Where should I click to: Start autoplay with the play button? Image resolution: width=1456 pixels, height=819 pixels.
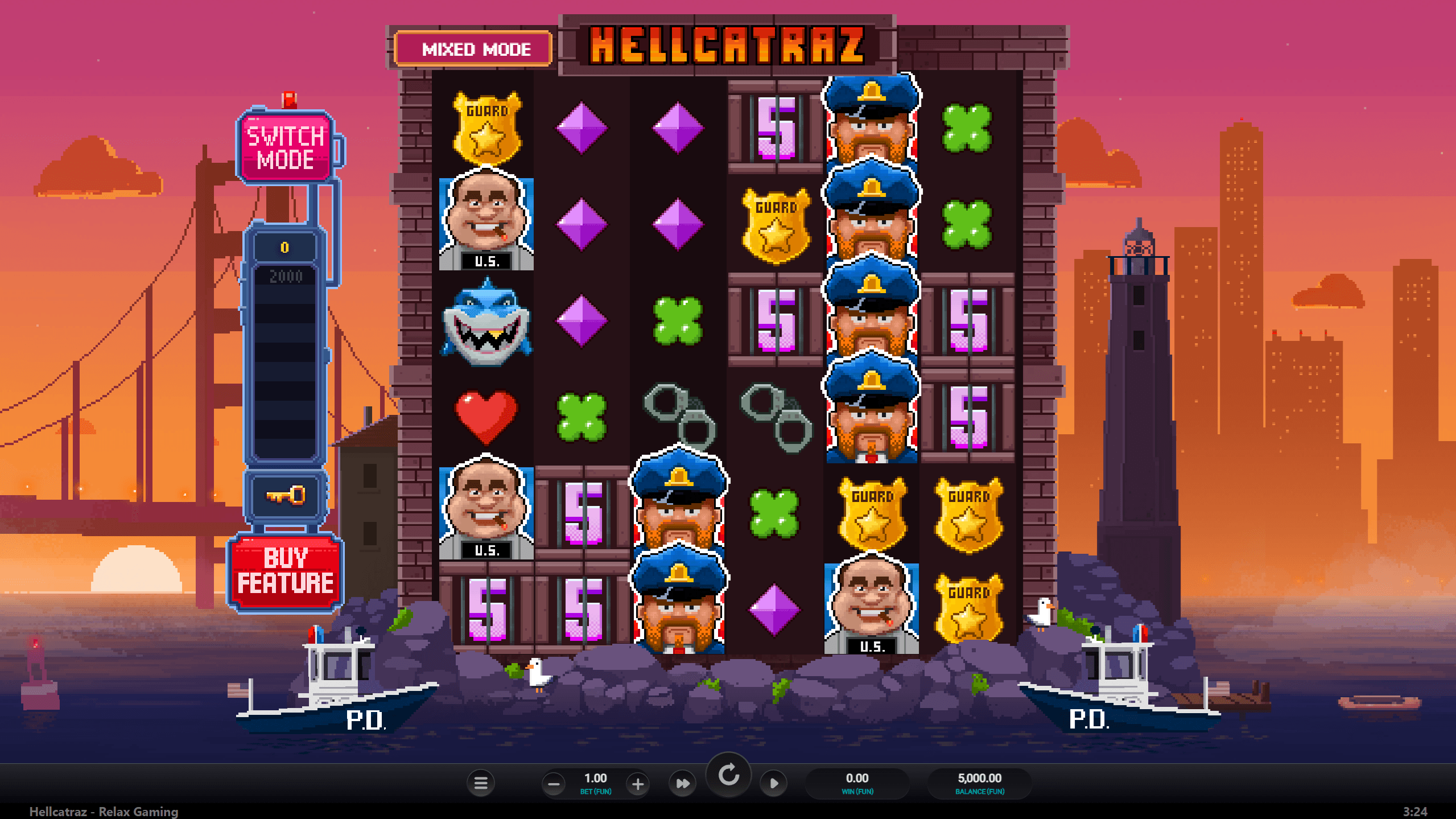tap(774, 784)
